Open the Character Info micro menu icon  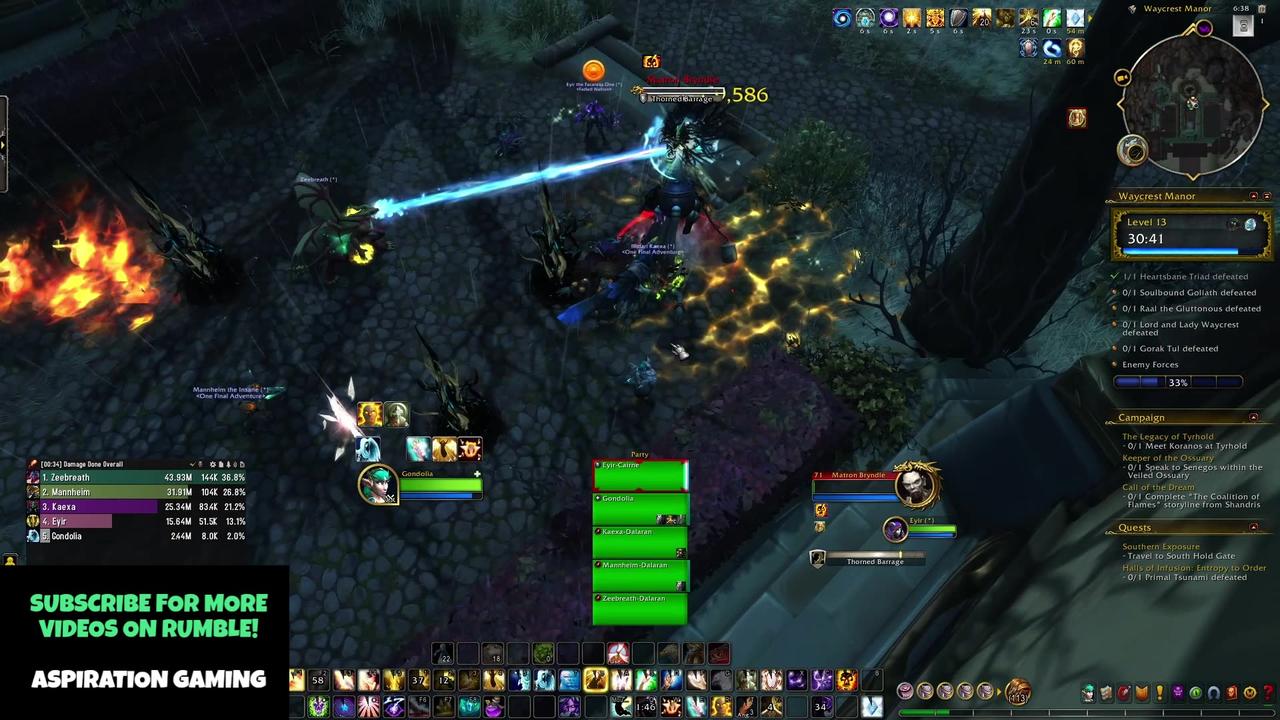(1089, 691)
